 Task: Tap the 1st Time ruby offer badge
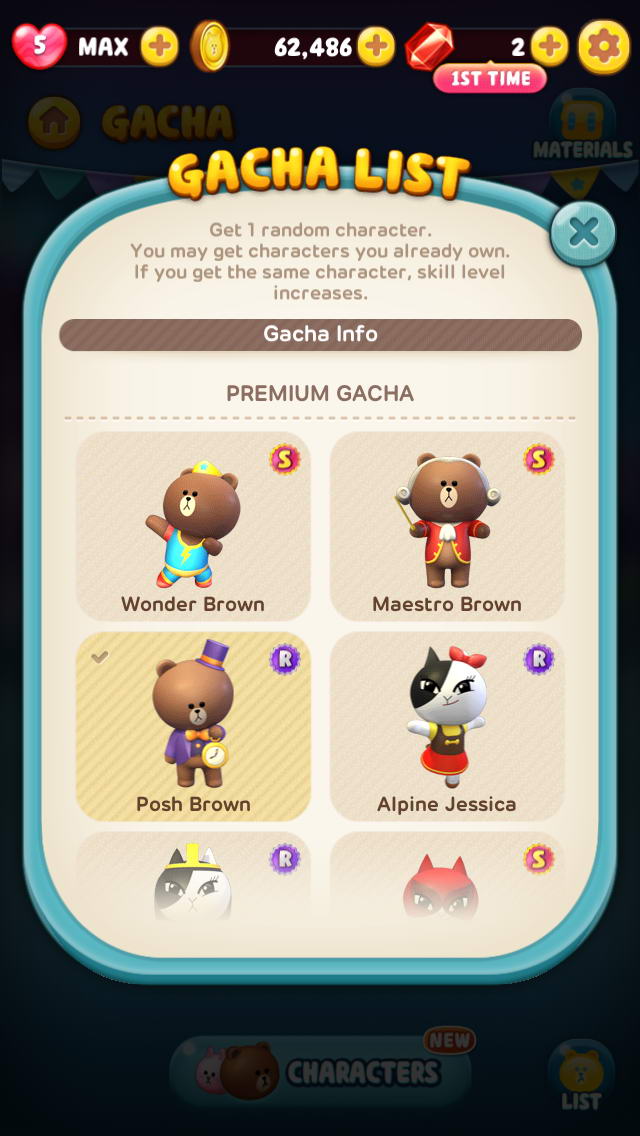(x=490, y=78)
